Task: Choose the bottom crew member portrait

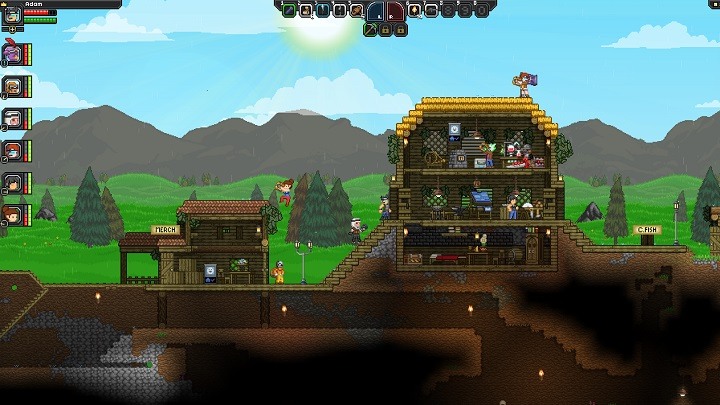Action: pyautogui.click(x=12, y=215)
